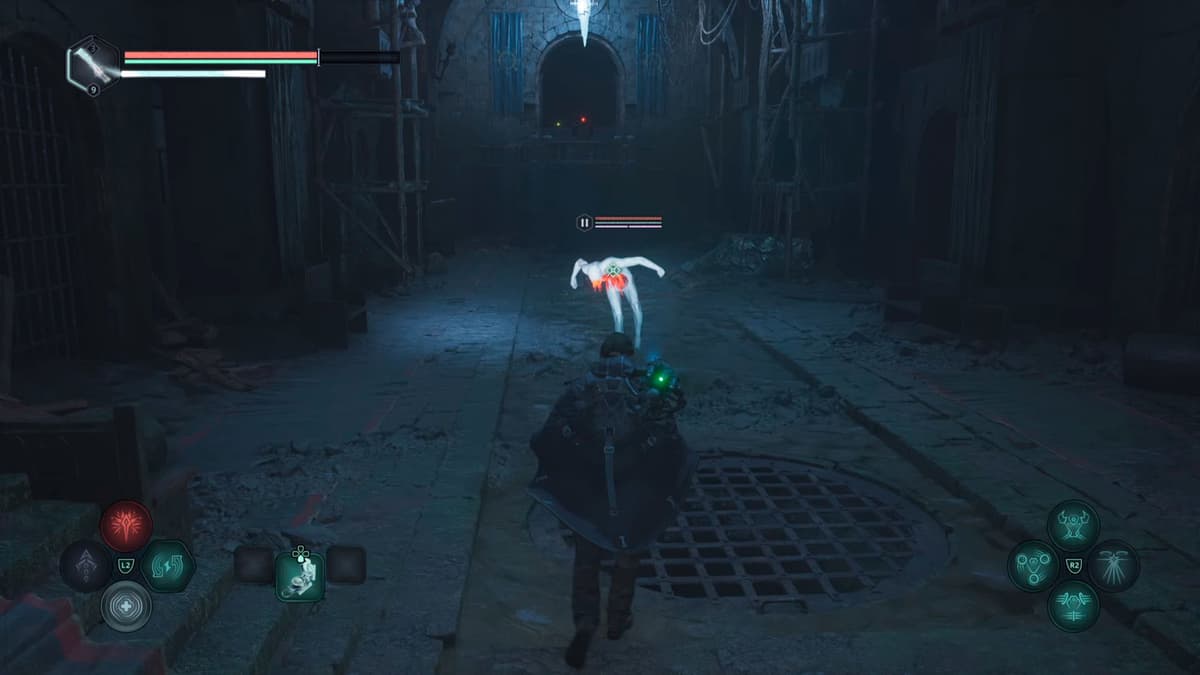Image resolution: width=1200 pixels, height=675 pixels.
Task: Activate the winged shield skill icon
Action: (1073, 606)
